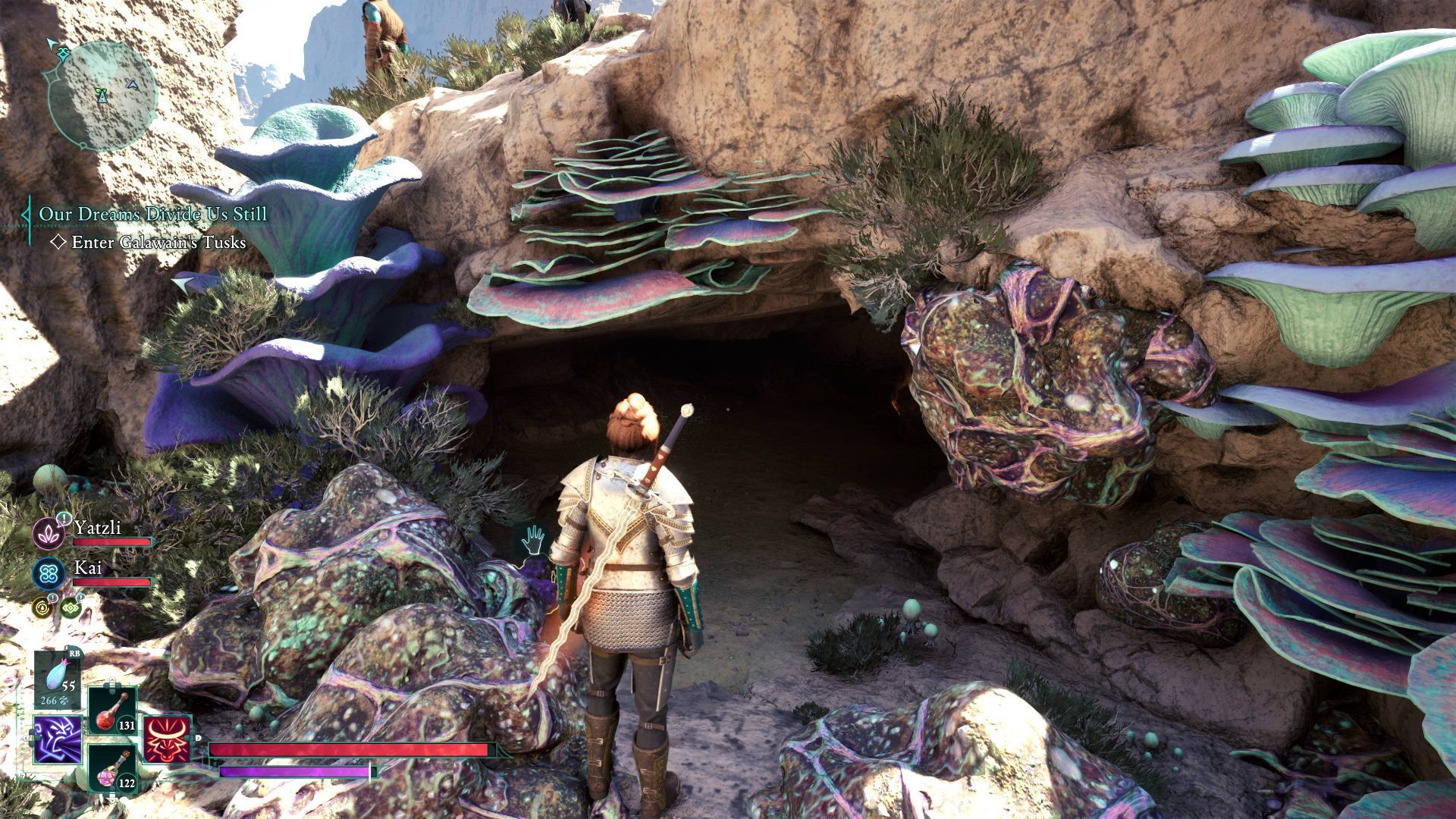Drink the red health potion
This screenshot has height=819, width=1456.
click(x=112, y=711)
